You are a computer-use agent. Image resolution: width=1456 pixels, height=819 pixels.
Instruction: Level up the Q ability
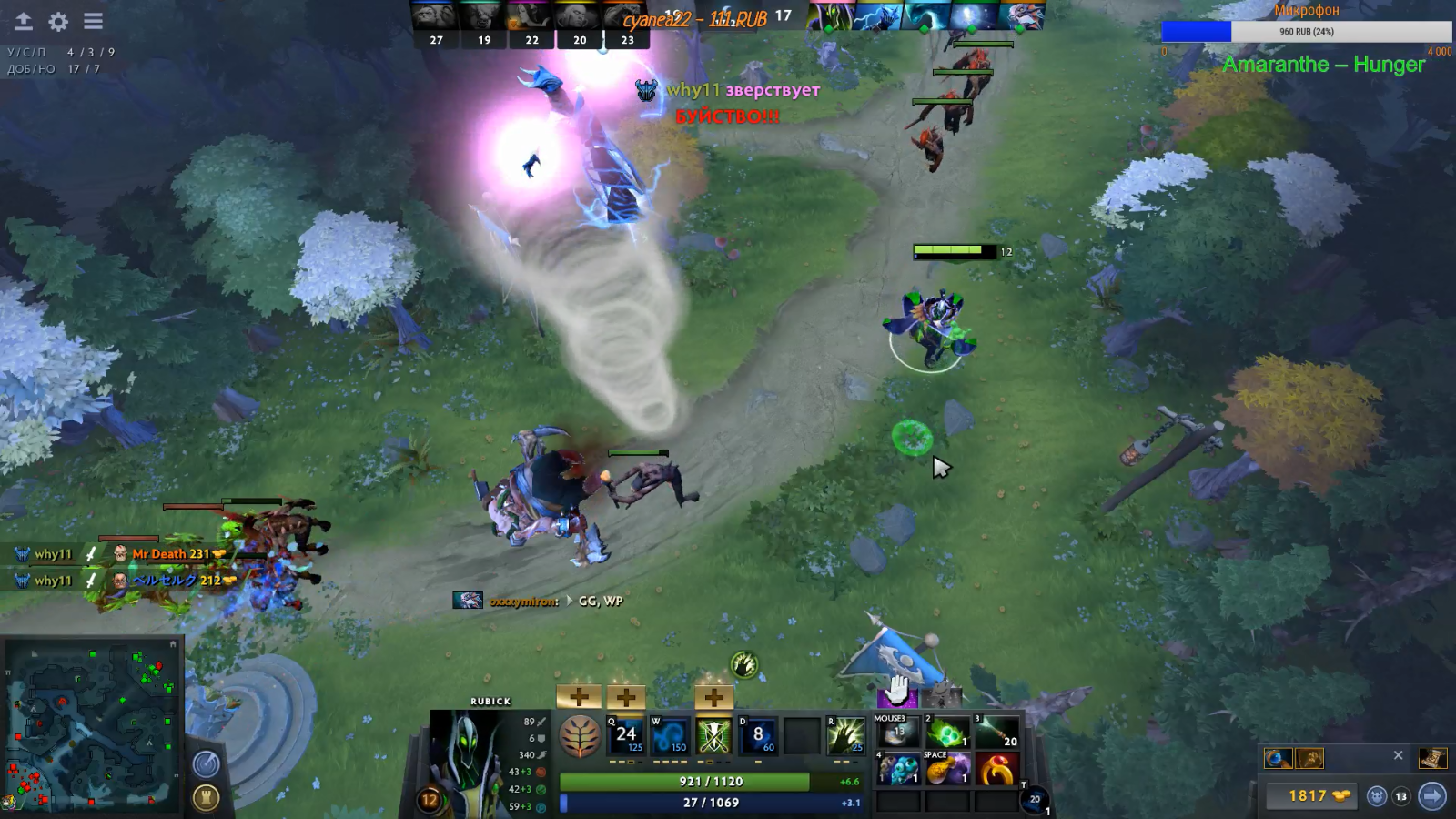pyautogui.click(x=579, y=697)
